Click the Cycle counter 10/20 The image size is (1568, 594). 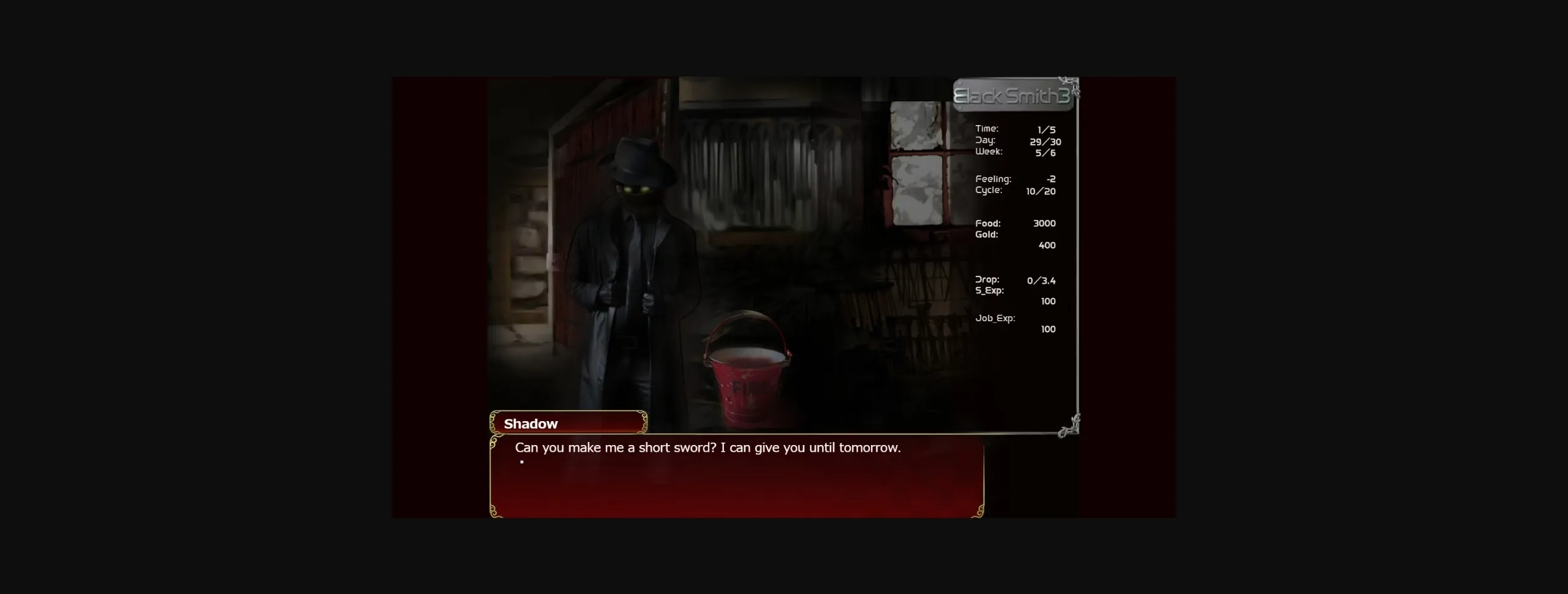(x=1042, y=191)
